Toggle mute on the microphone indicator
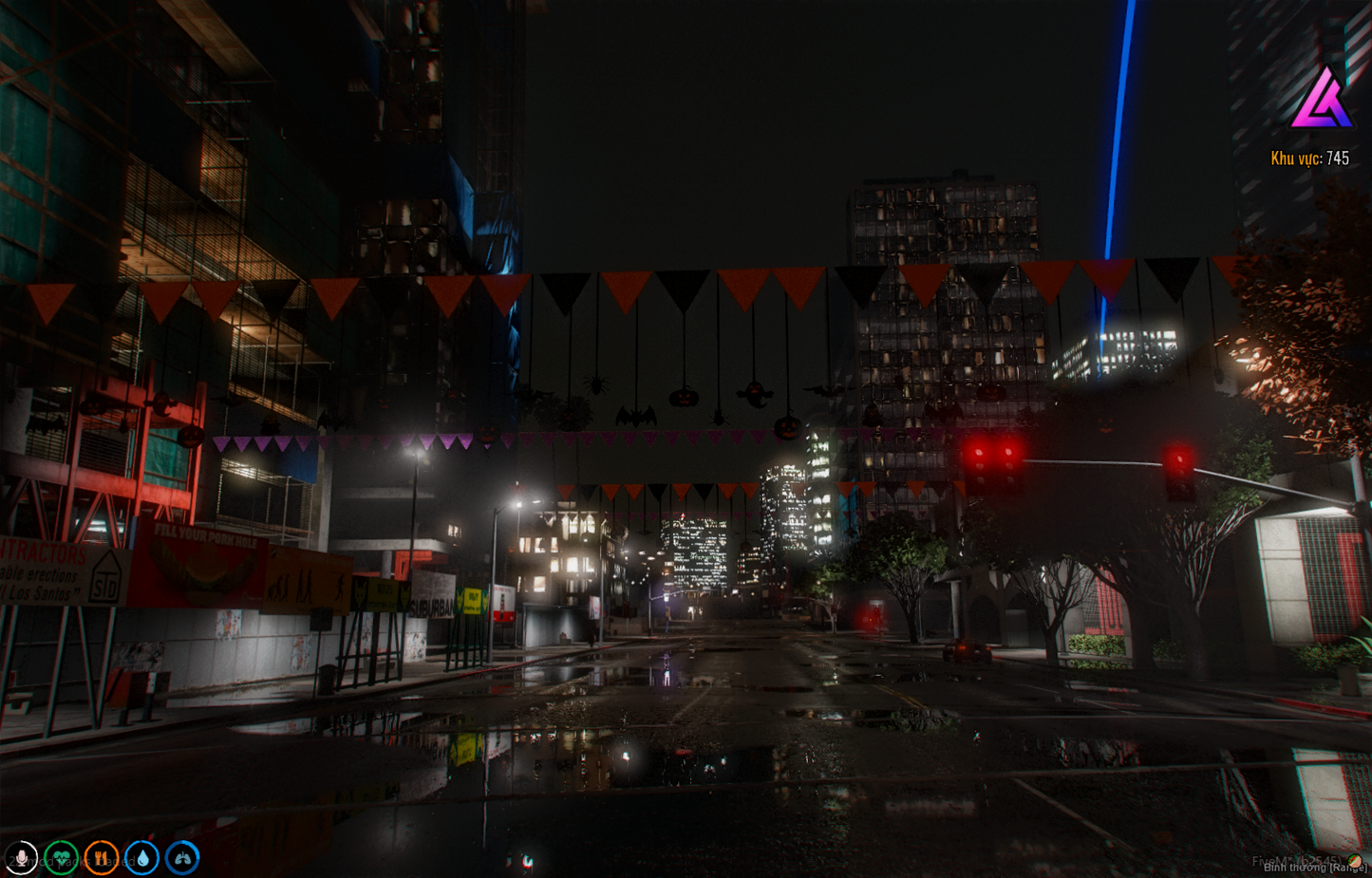The image size is (1372, 878). click(x=22, y=857)
